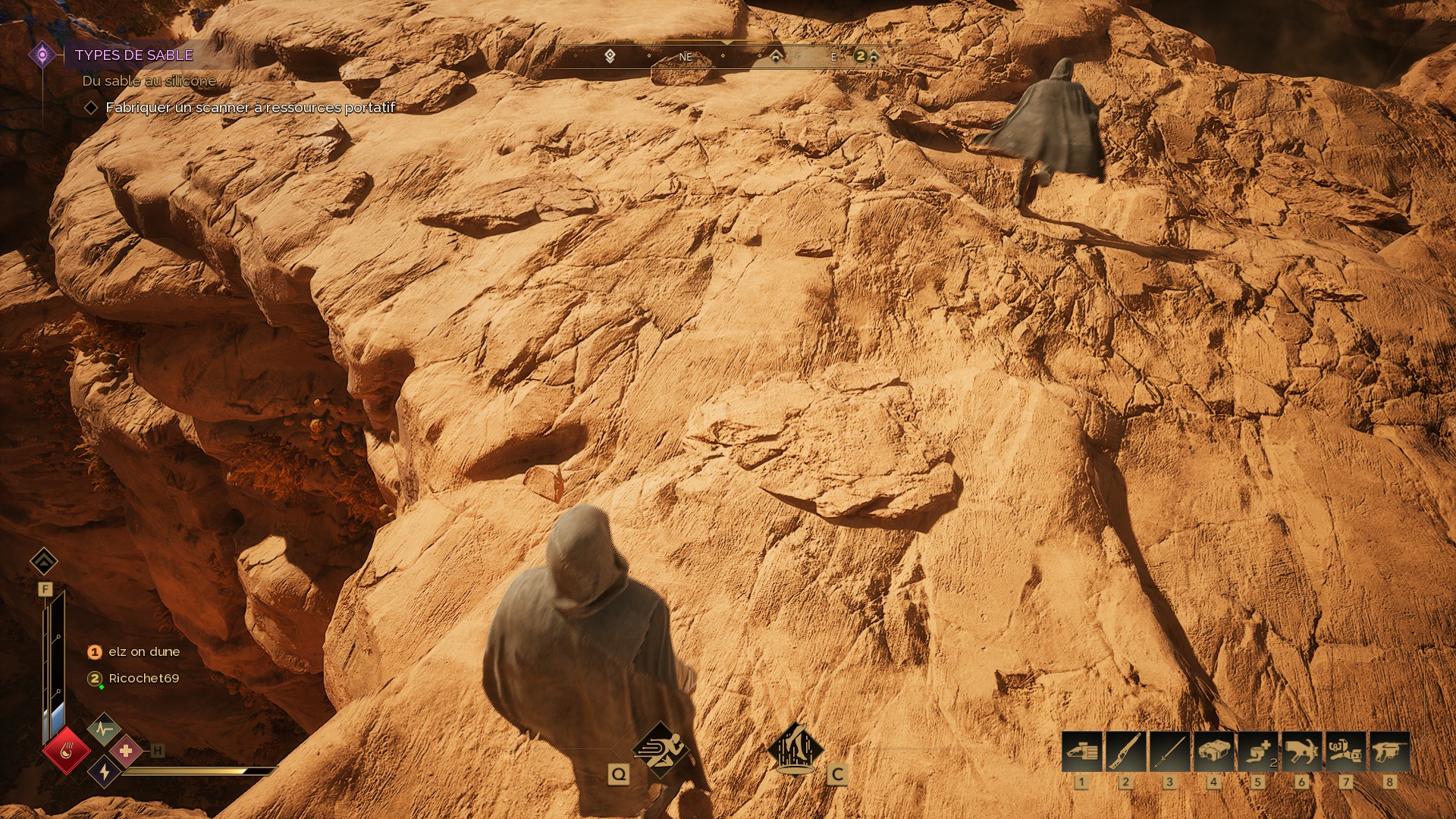Activate the sprinting dash ability

coord(661,749)
